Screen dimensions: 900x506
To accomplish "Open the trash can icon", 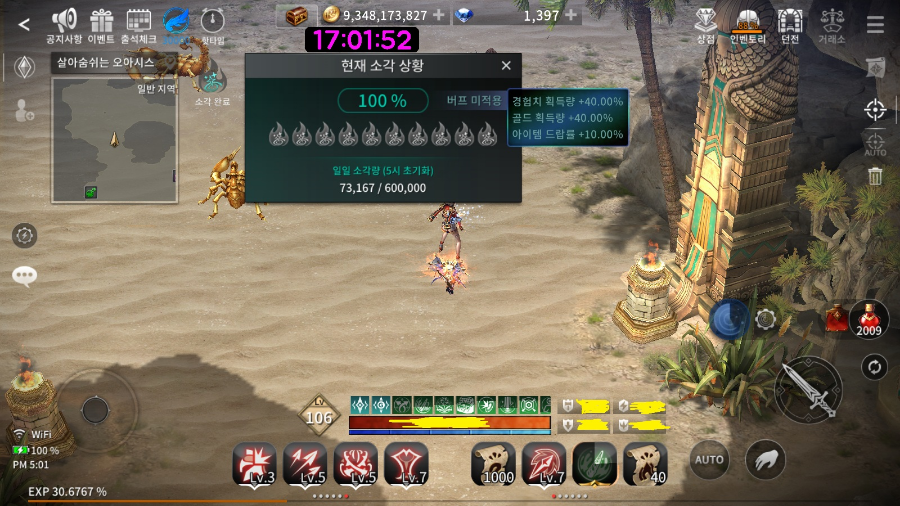I will [875, 177].
